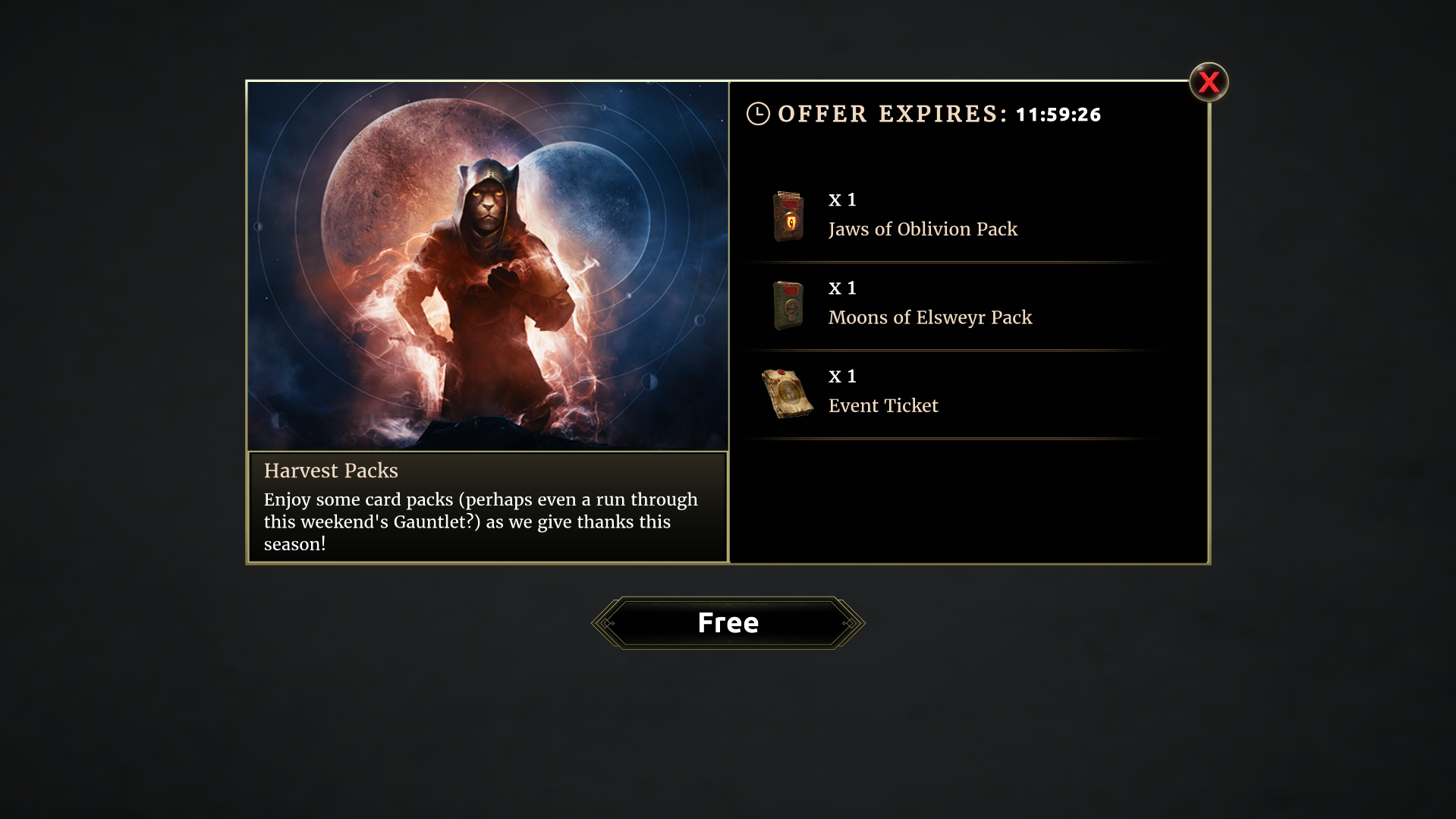Image resolution: width=1456 pixels, height=819 pixels.
Task: Claim the offer with the Free button
Action: coord(728,623)
